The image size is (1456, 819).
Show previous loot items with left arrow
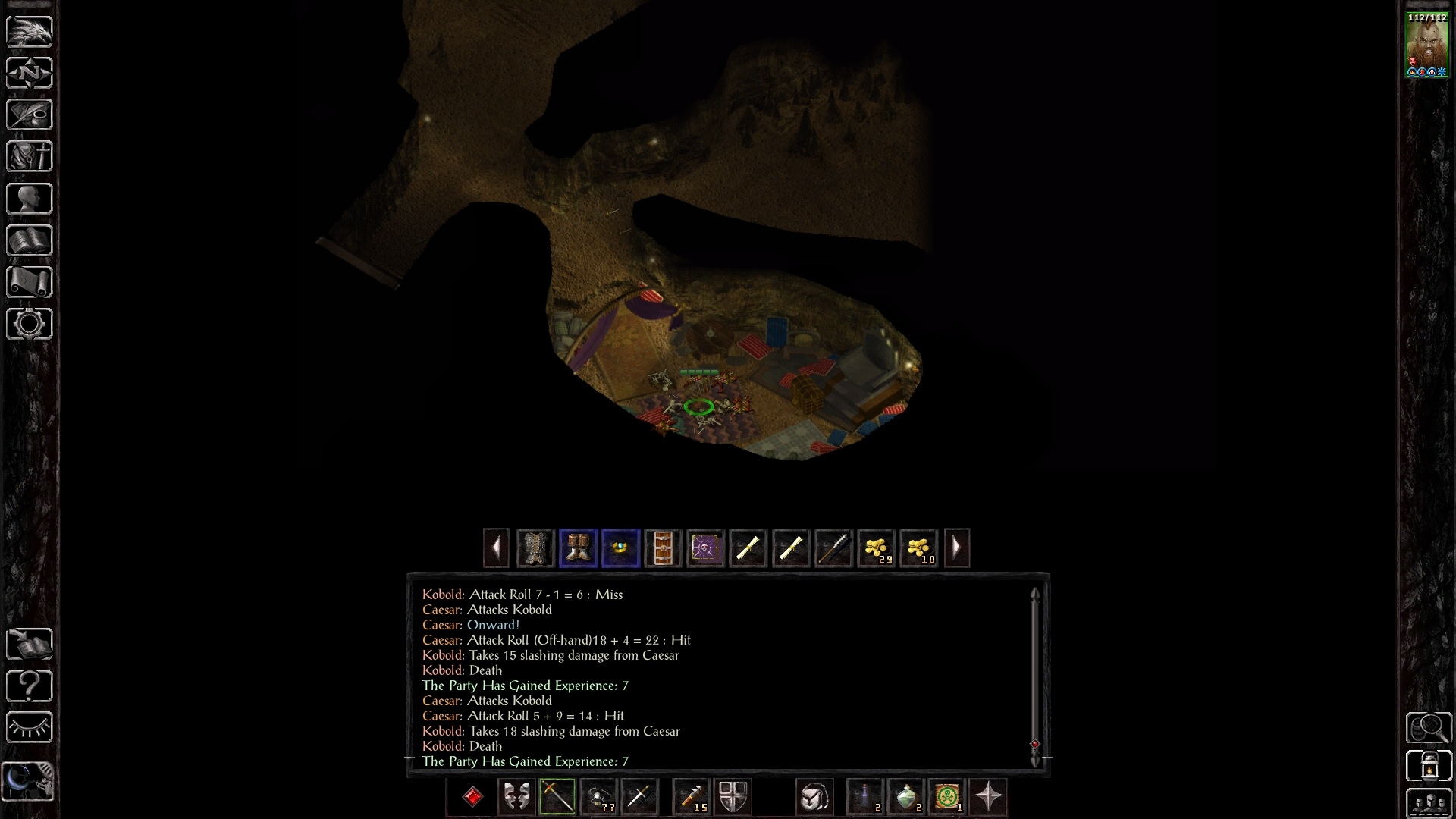(x=496, y=548)
